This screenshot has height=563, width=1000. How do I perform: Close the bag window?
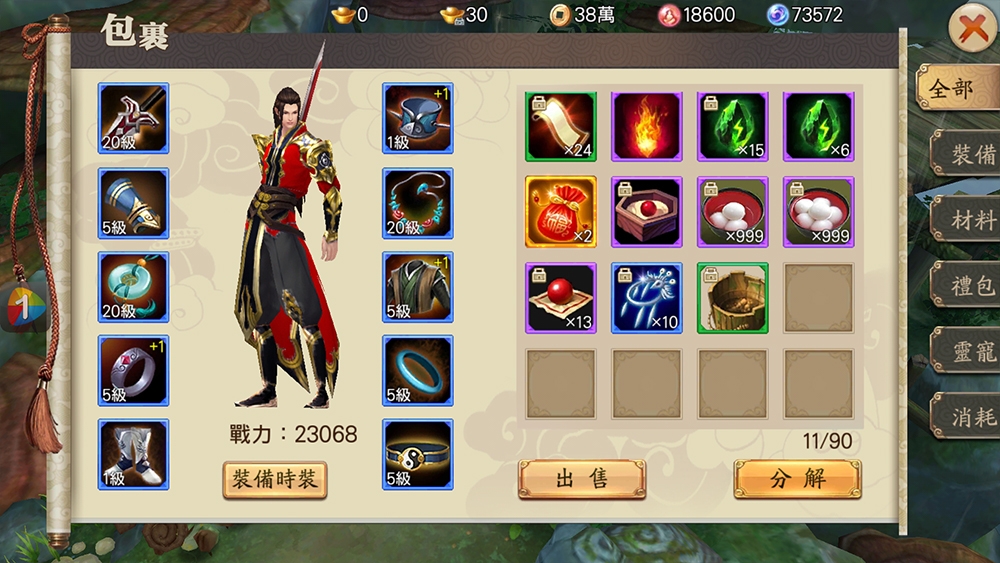click(971, 30)
